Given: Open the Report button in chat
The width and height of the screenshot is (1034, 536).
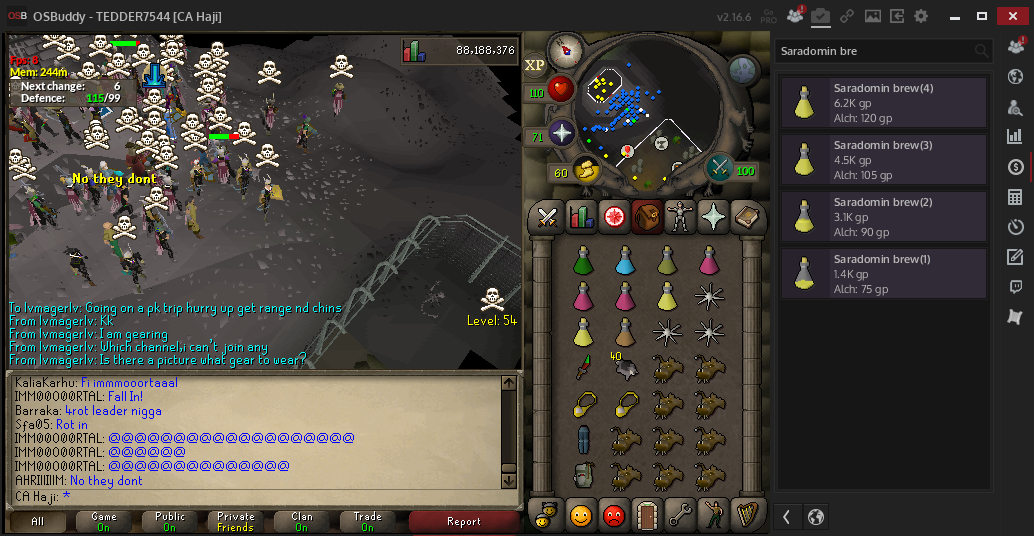Looking at the screenshot, I should pyautogui.click(x=464, y=521).
